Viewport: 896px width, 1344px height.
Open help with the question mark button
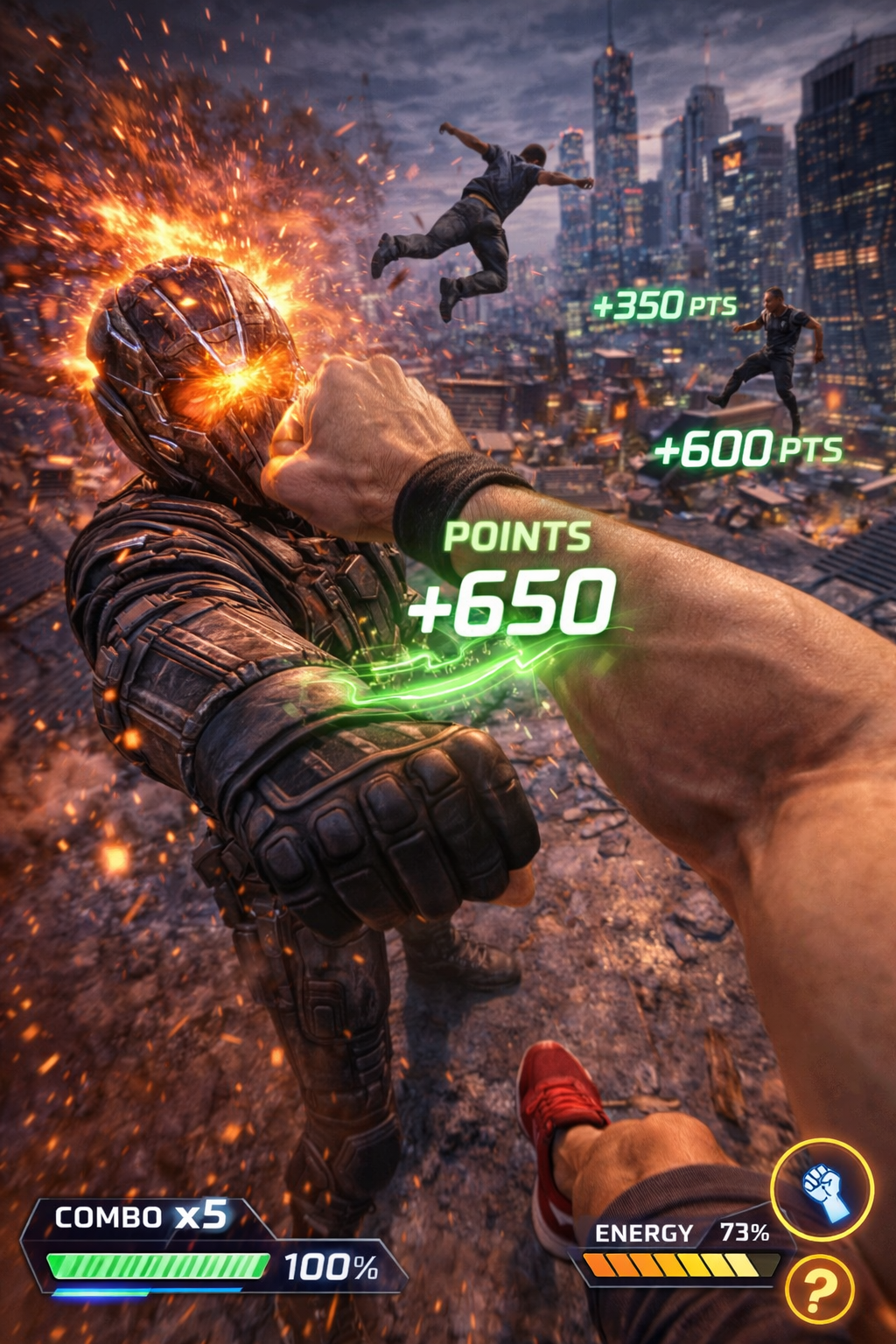[818, 1288]
